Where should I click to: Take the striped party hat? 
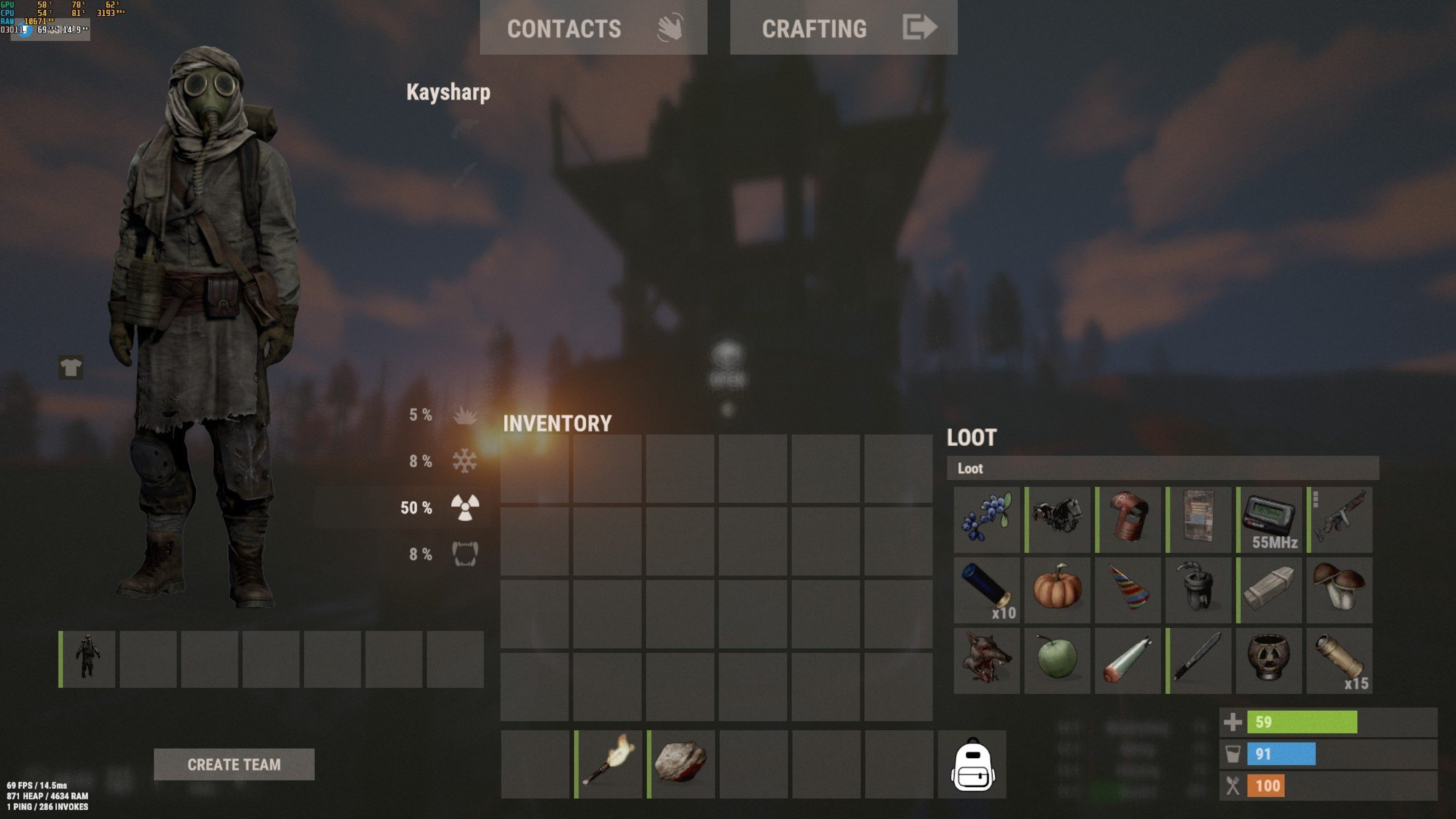1128,590
